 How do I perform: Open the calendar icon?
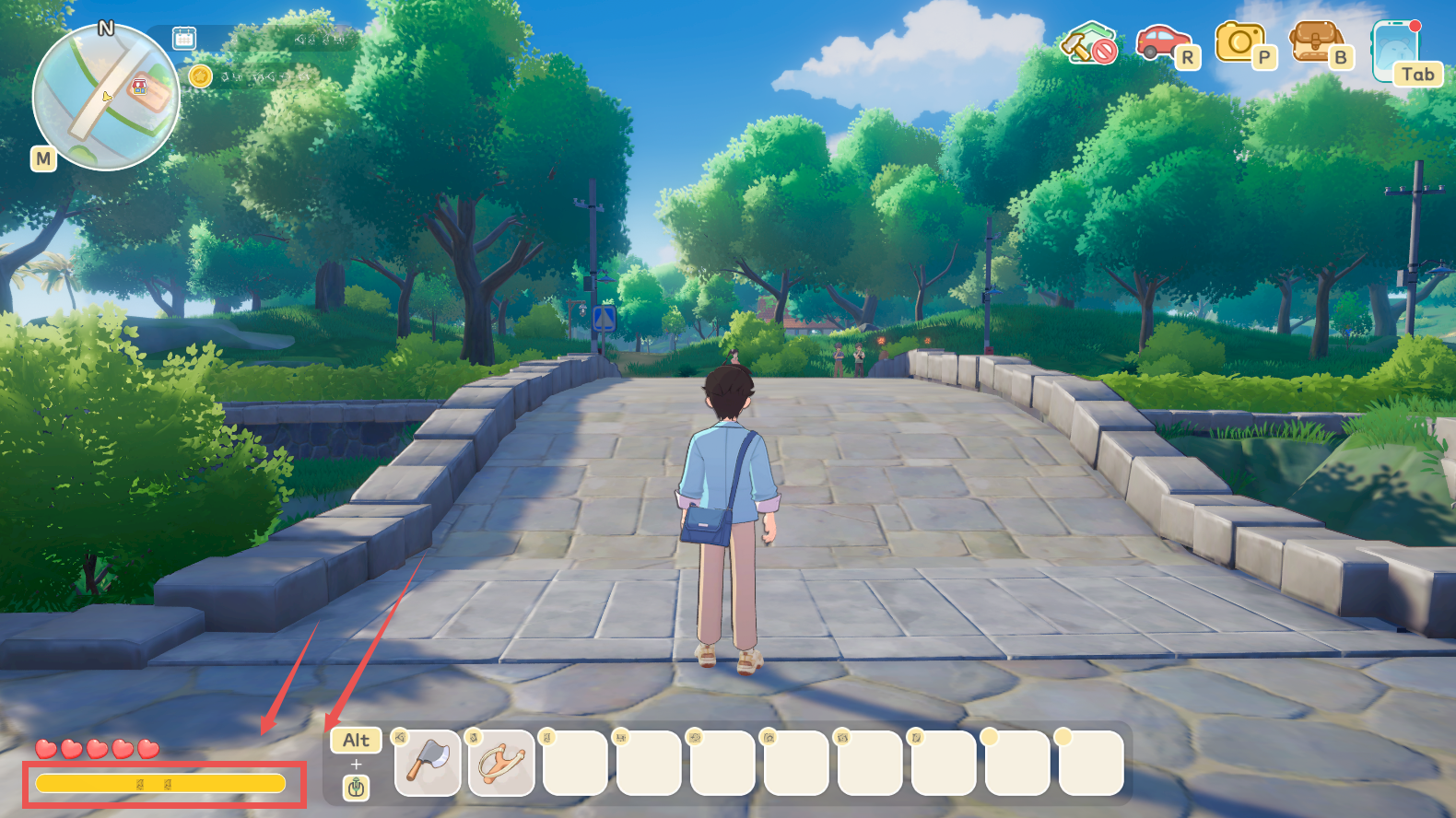click(184, 38)
